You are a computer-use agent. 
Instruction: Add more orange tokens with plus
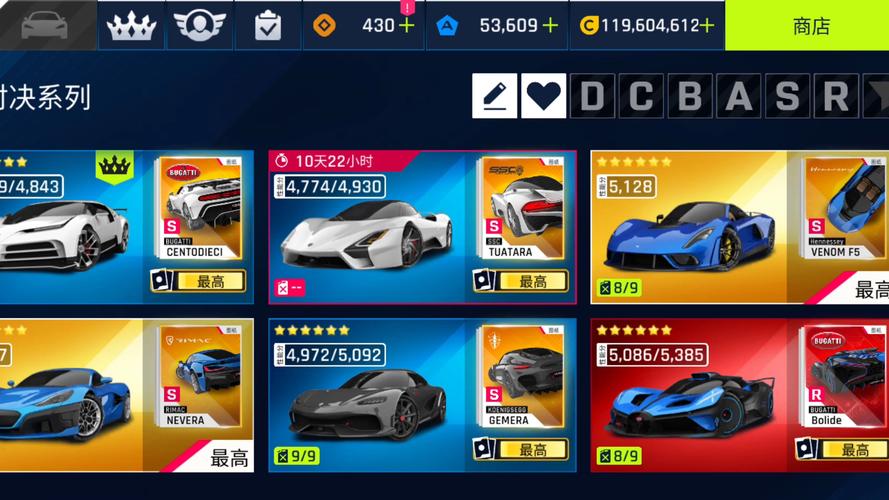click(406, 26)
